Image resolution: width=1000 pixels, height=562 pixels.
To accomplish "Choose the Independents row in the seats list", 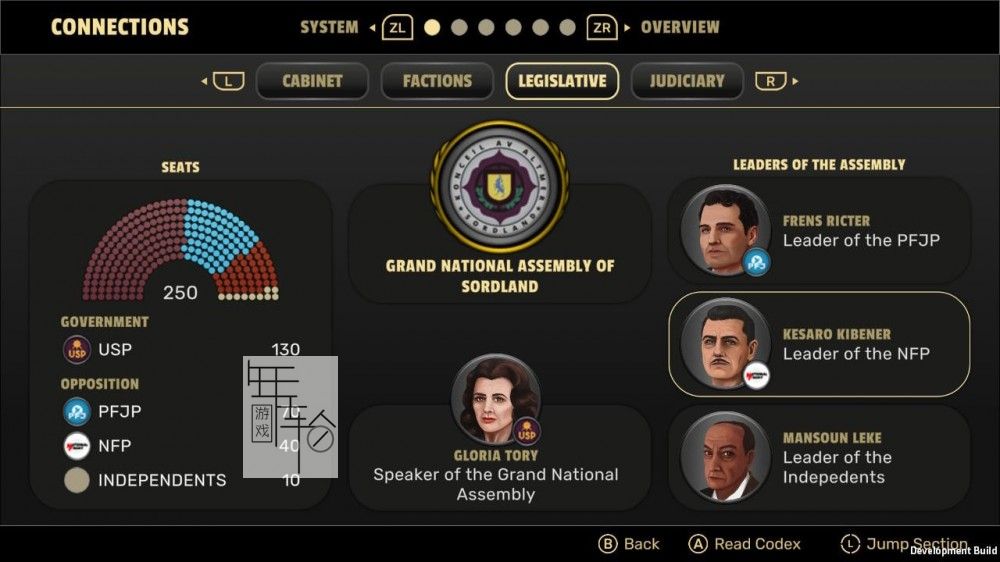I will [x=180, y=480].
